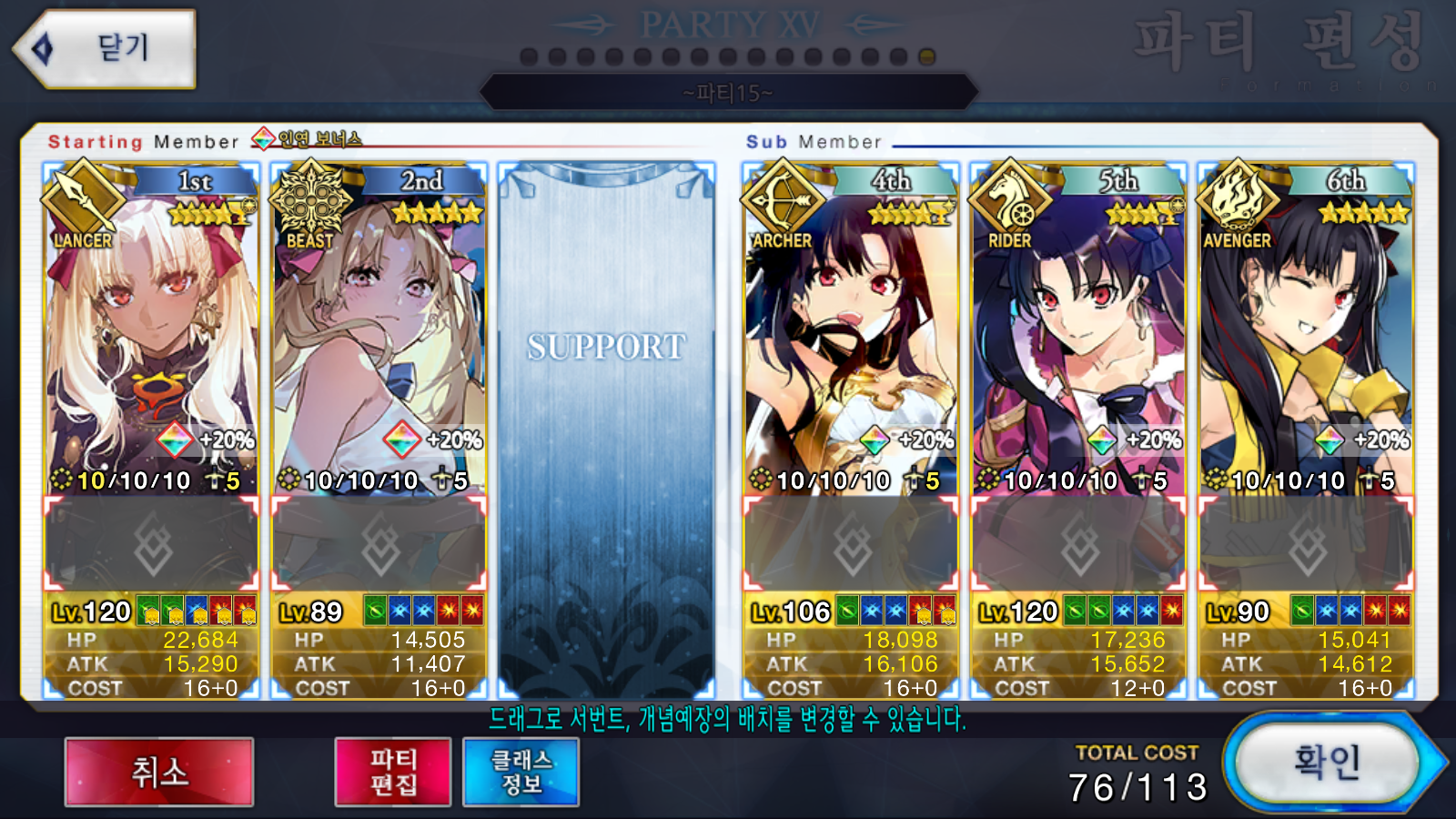1456x819 pixels.
Task: Open the Rider's empty craft essence slot
Action: 1078,544
